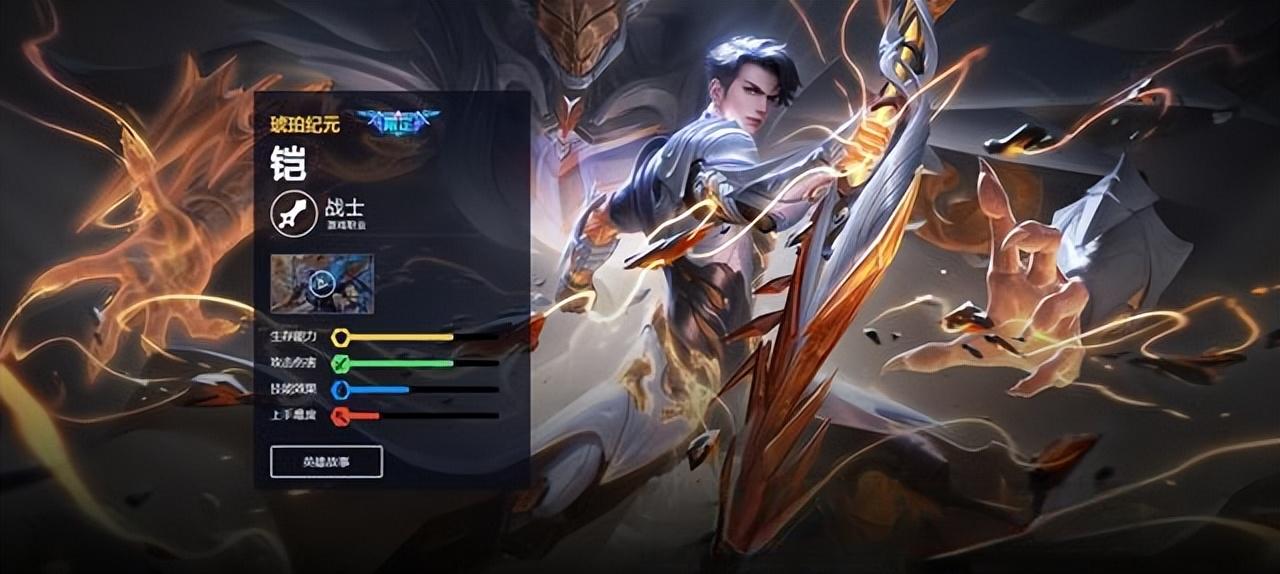The image size is (1280, 574).
Task: Play the hero preview video thumbnail
Action: (x=321, y=284)
